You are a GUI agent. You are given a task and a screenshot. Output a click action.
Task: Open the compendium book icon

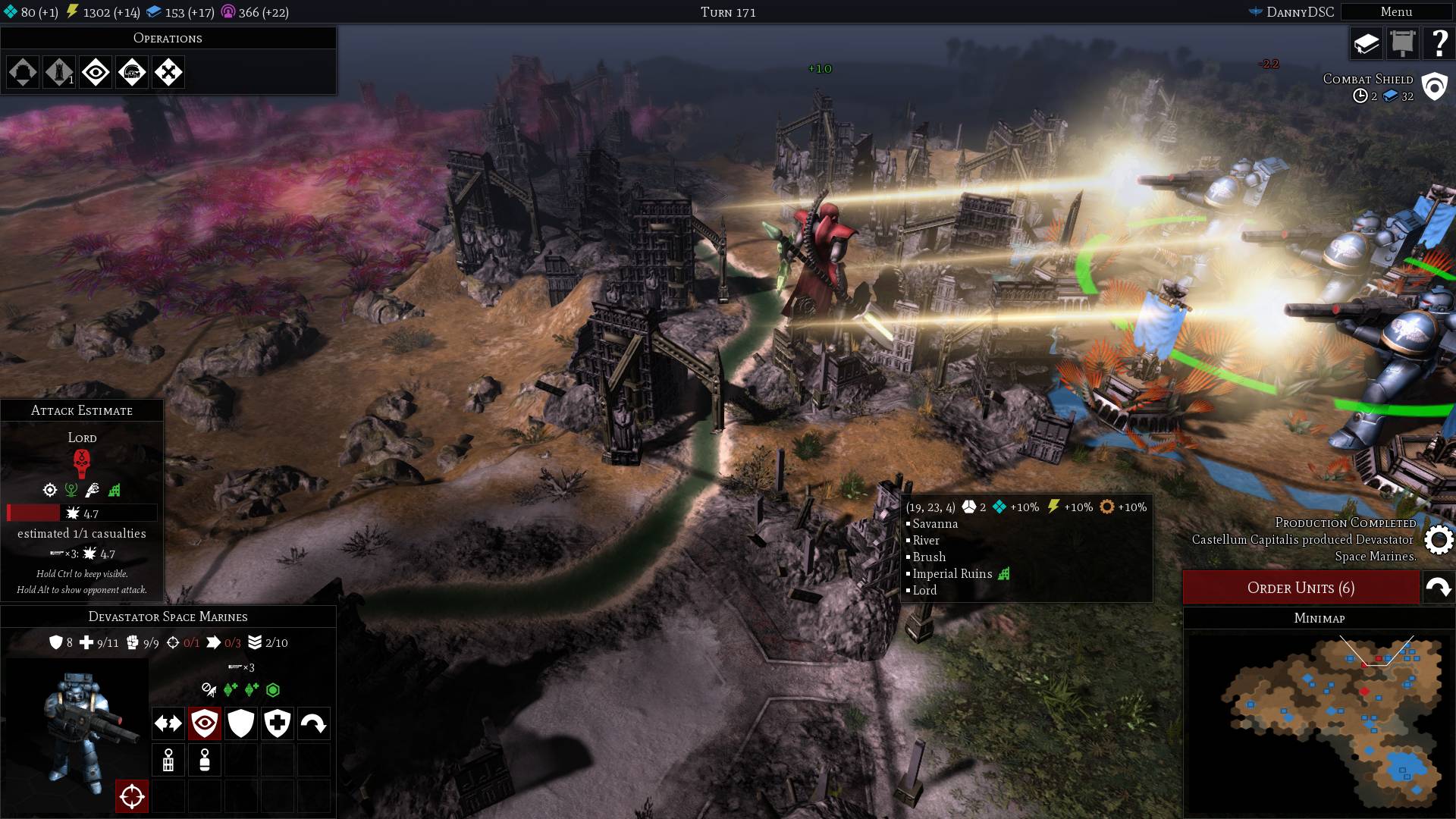tap(1367, 44)
